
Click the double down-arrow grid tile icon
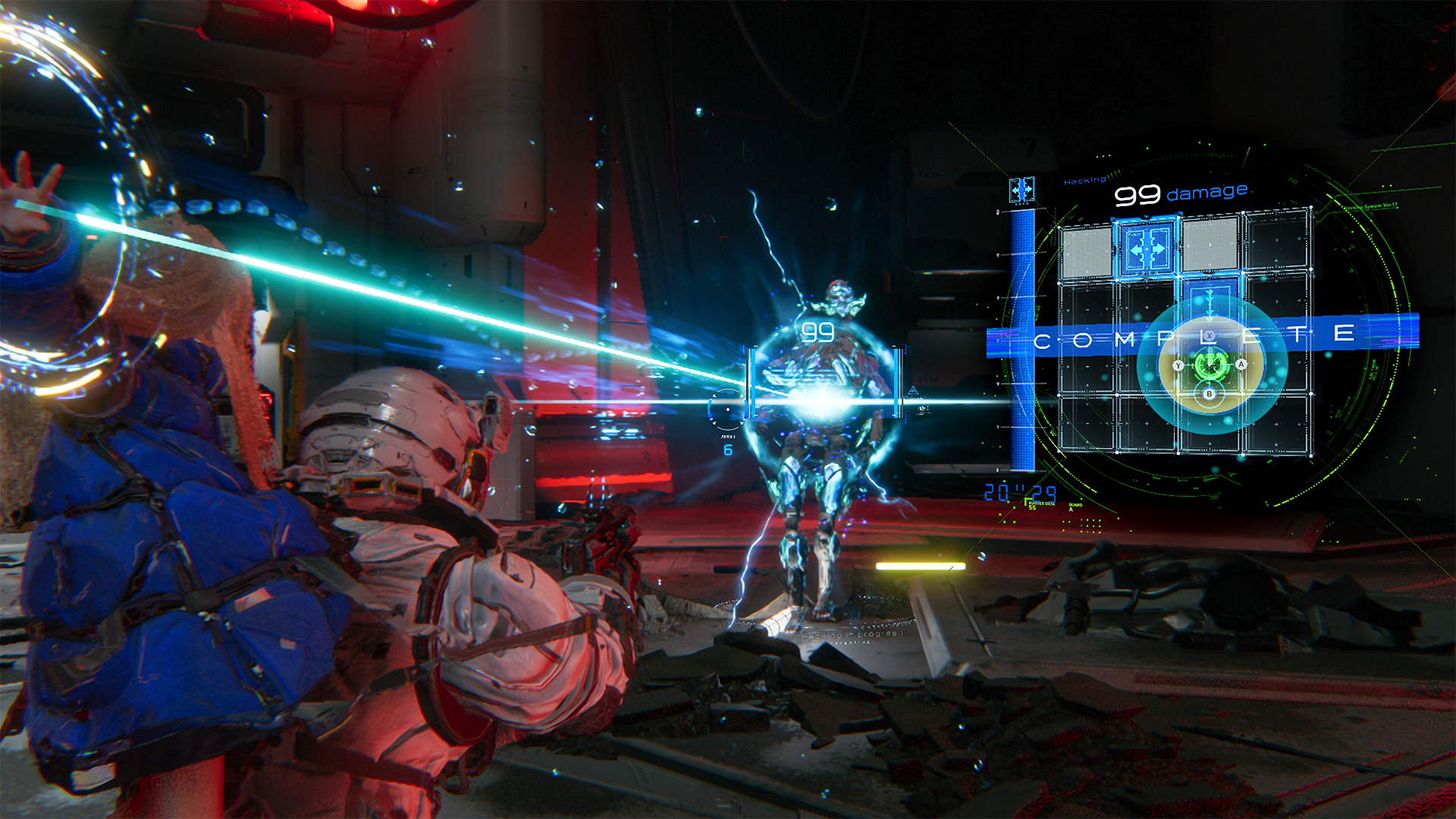1210,306
